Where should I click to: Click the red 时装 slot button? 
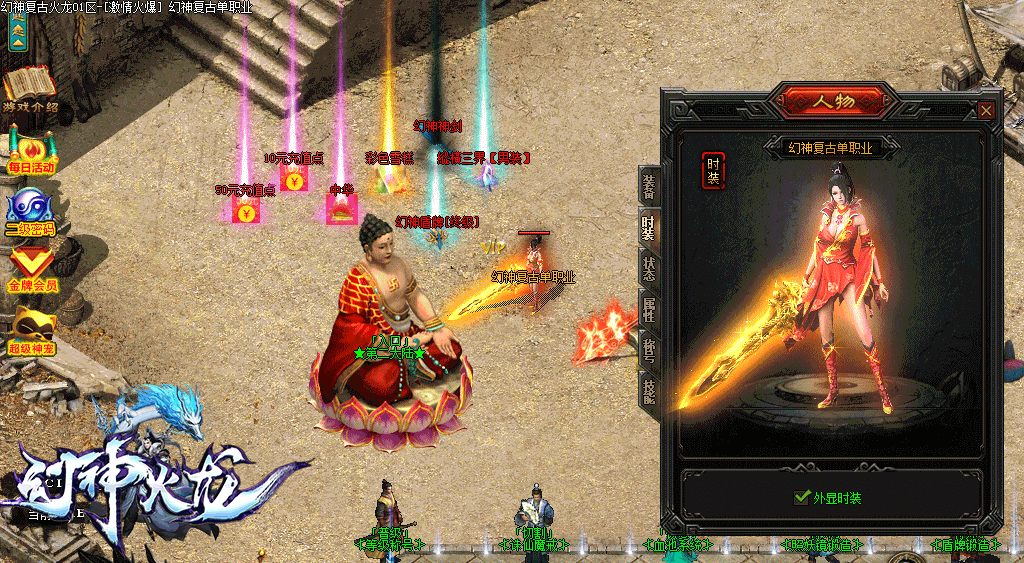pos(713,171)
